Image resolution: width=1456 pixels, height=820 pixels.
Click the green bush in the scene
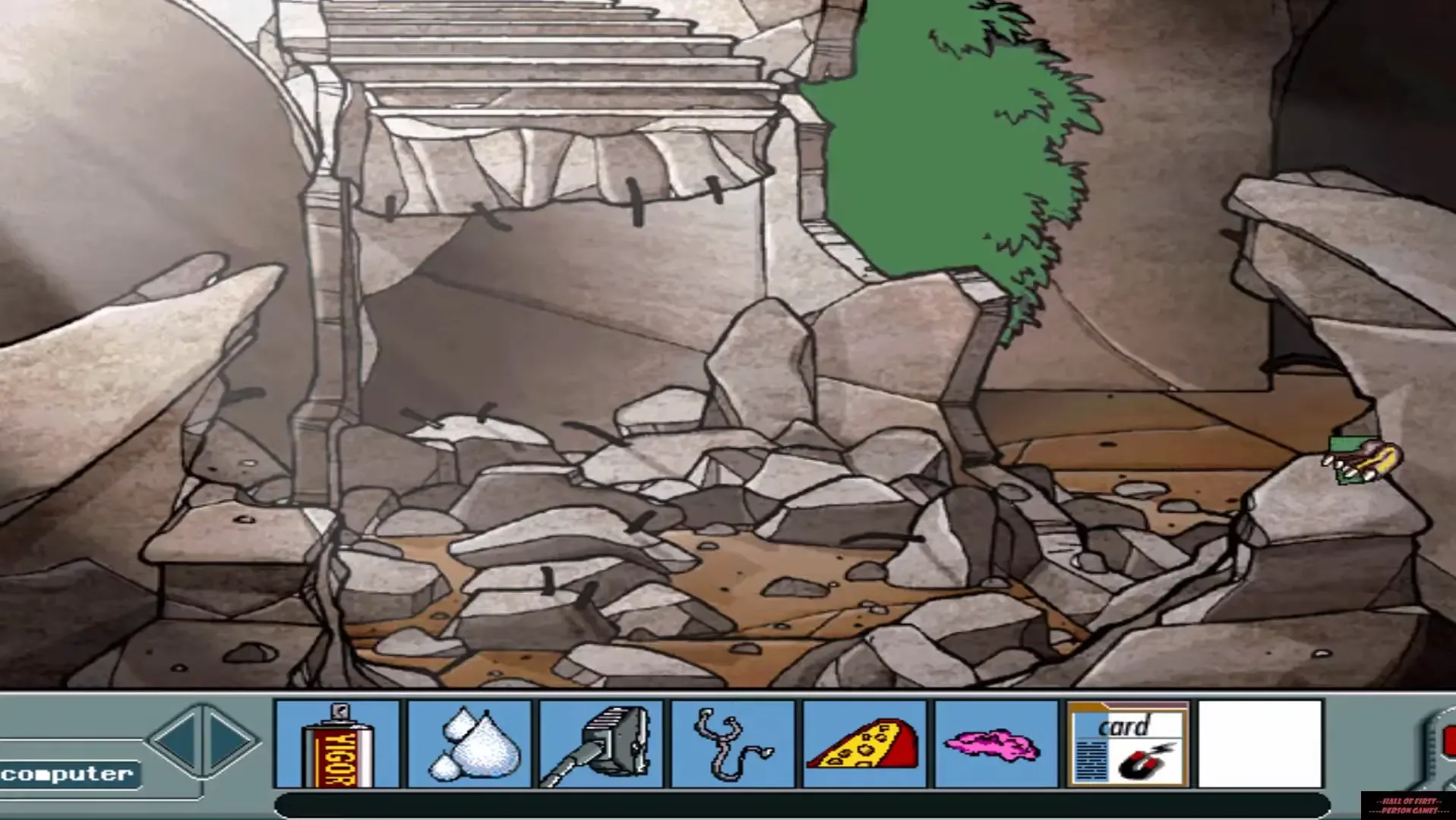click(949, 137)
